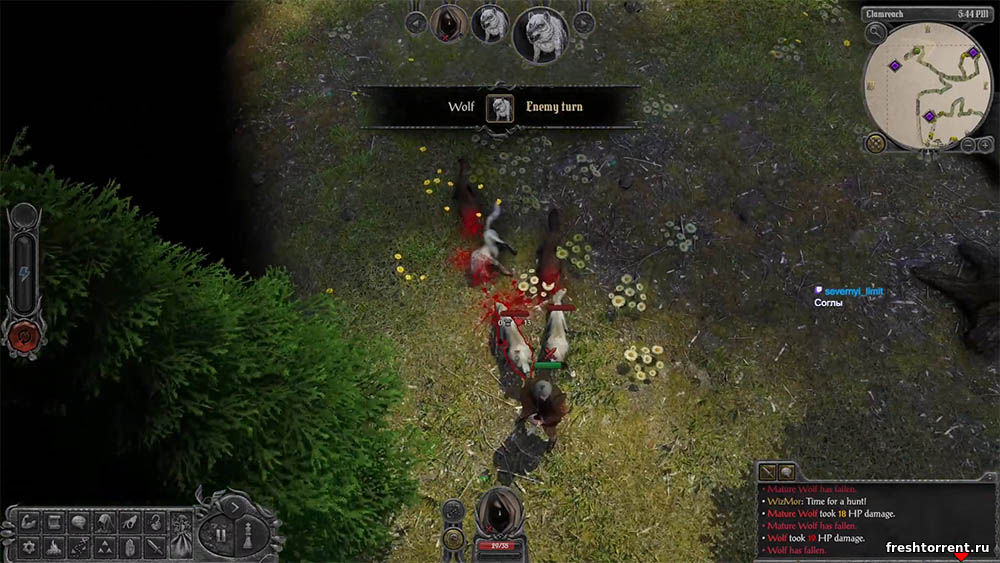Click the speech bubble icon
This screenshot has height=563, width=1000.
(x=80, y=521)
